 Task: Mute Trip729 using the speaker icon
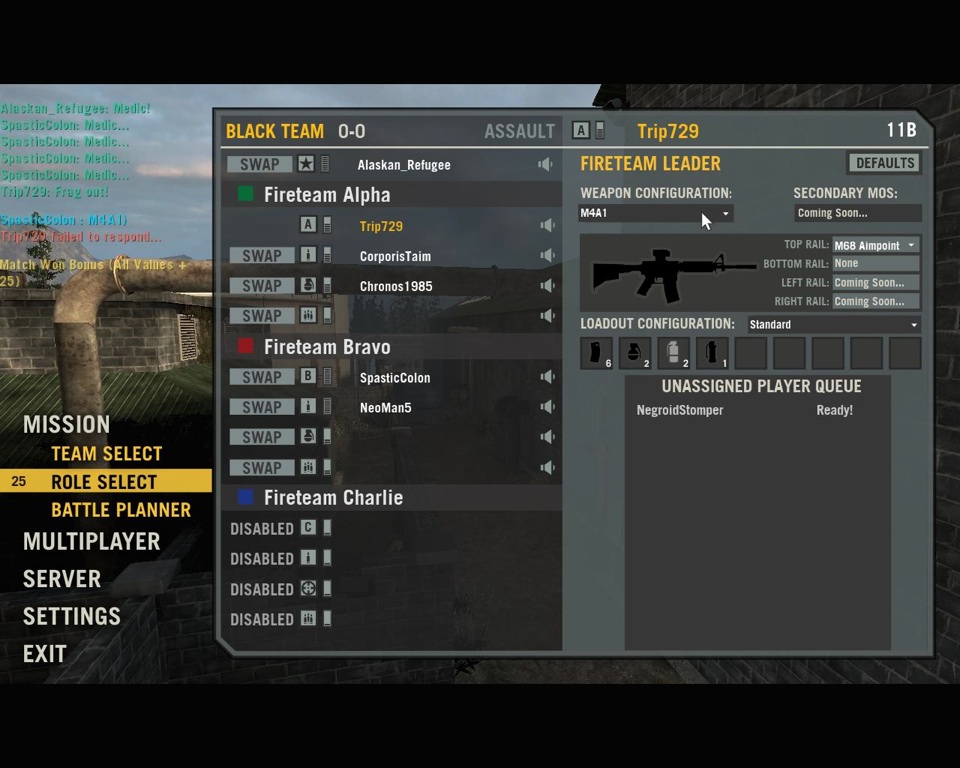pyautogui.click(x=546, y=226)
